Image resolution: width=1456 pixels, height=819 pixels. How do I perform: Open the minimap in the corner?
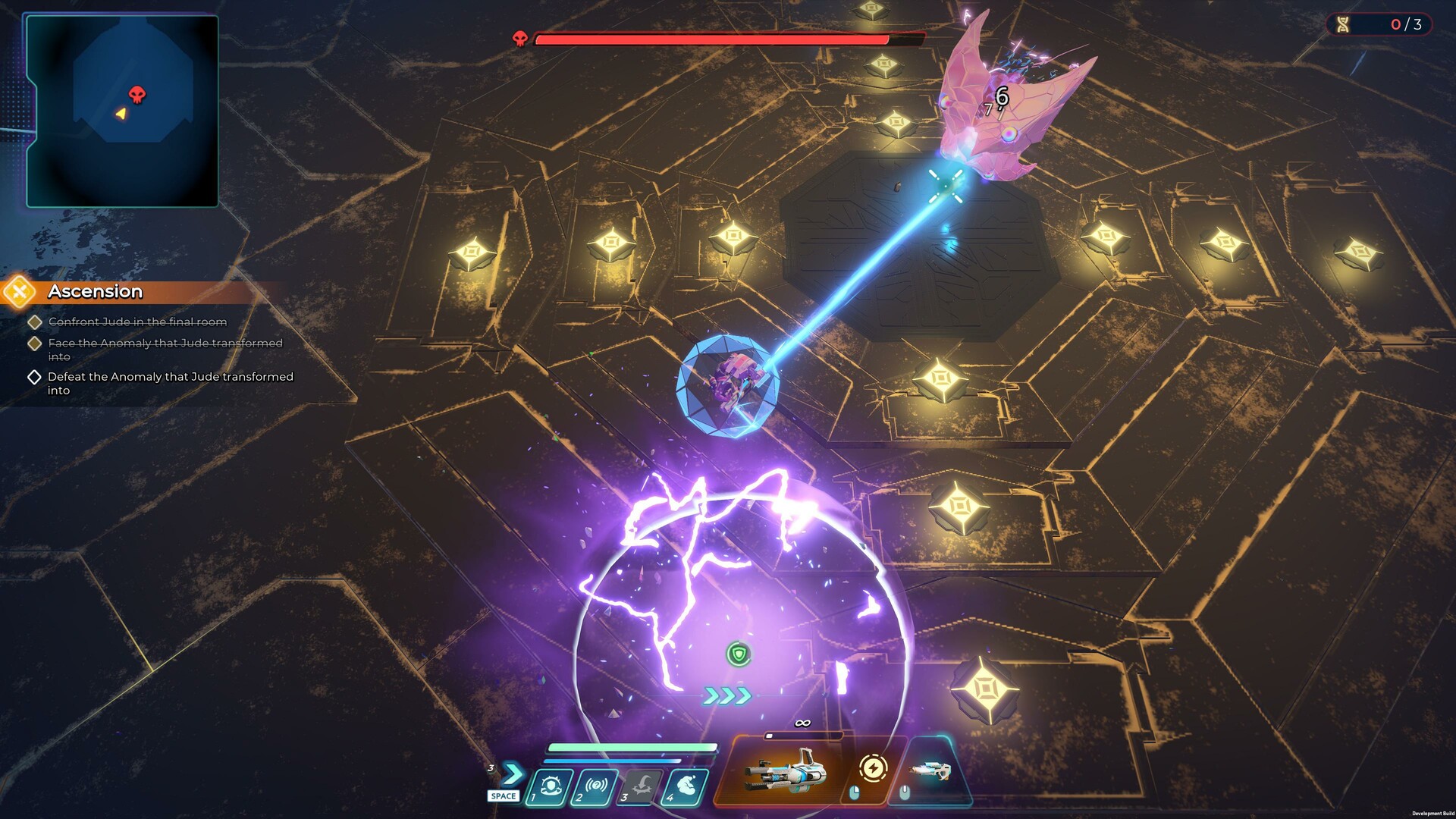click(123, 111)
